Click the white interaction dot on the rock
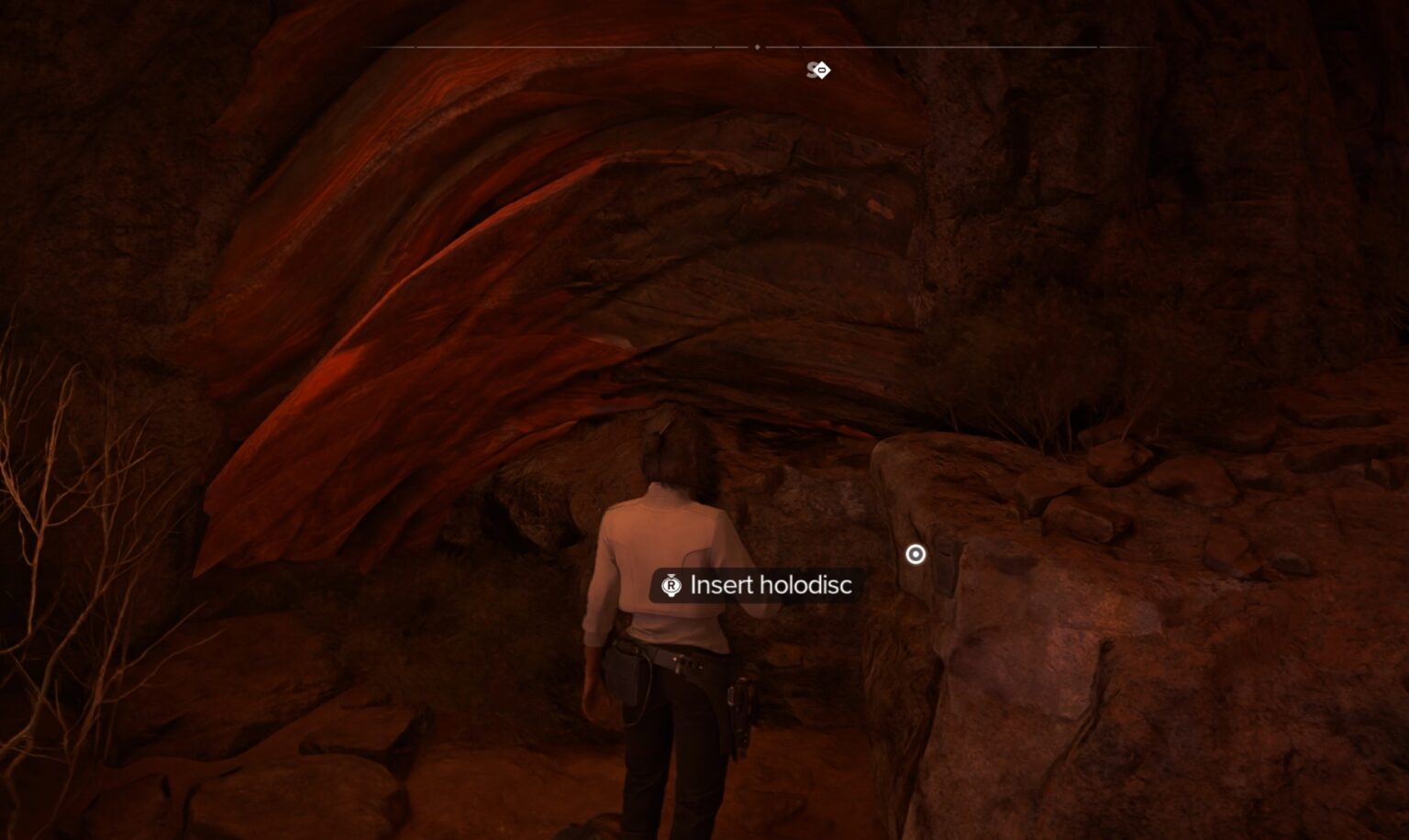The image size is (1409, 840). (915, 554)
